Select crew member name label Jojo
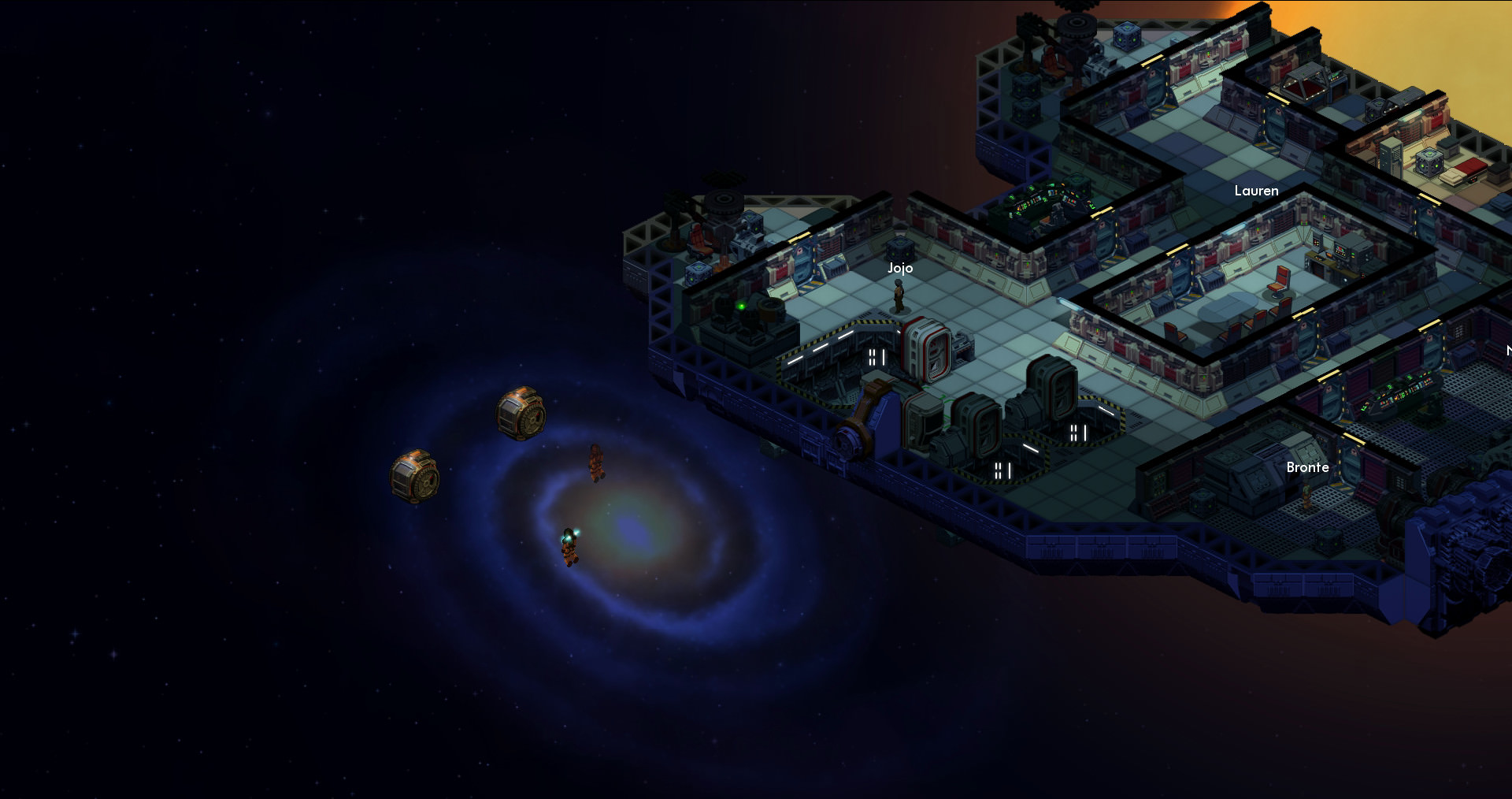 pyautogui.click(x=900, y=268)
